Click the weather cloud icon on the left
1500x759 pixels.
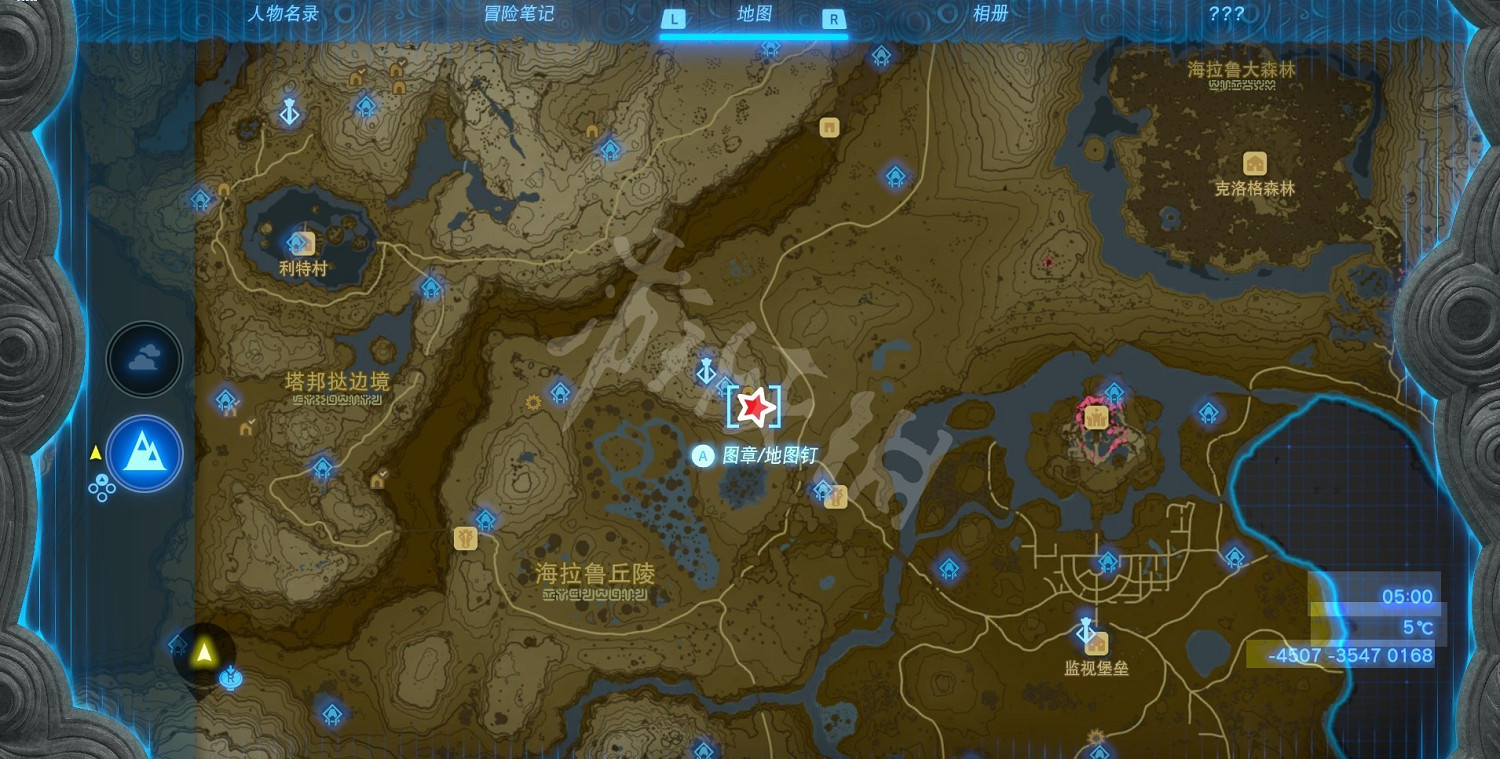pyautogui.click(x=143, y=358)
